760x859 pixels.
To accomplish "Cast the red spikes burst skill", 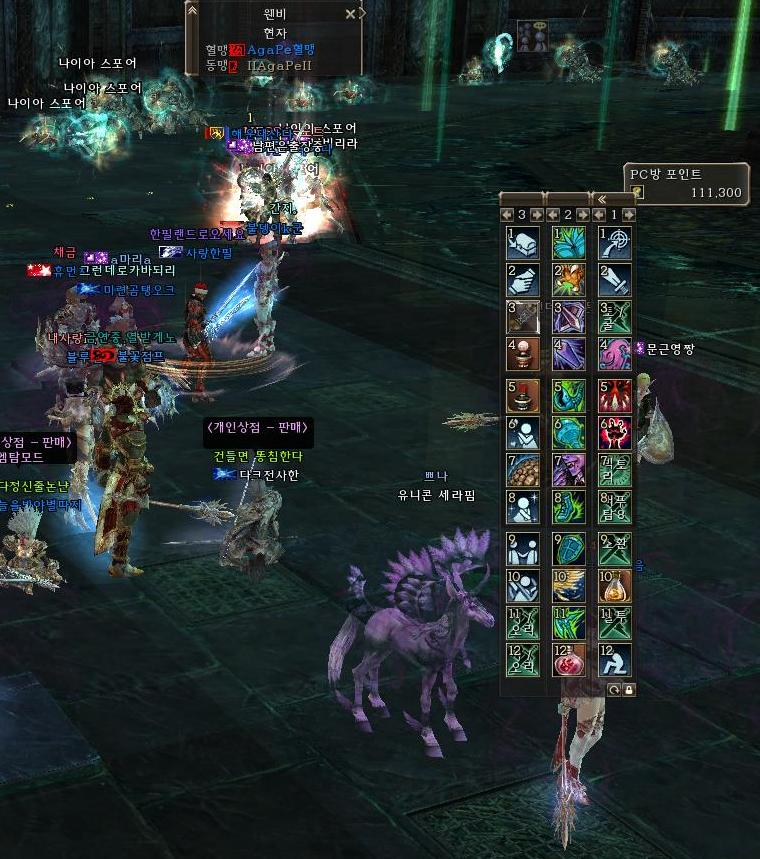I will pyautogui.click(x=615, y=395).
